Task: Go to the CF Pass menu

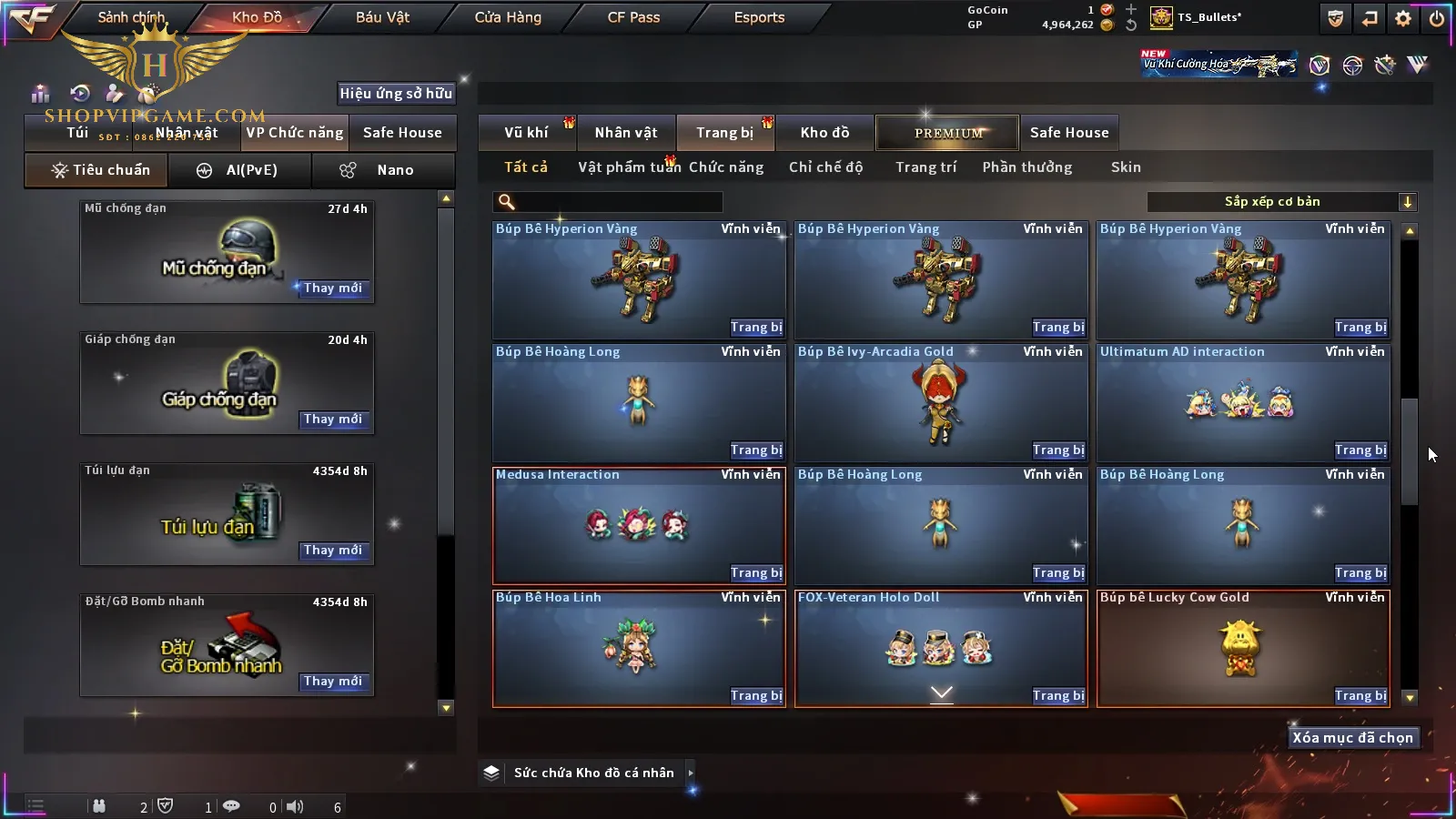Action: 633,17
